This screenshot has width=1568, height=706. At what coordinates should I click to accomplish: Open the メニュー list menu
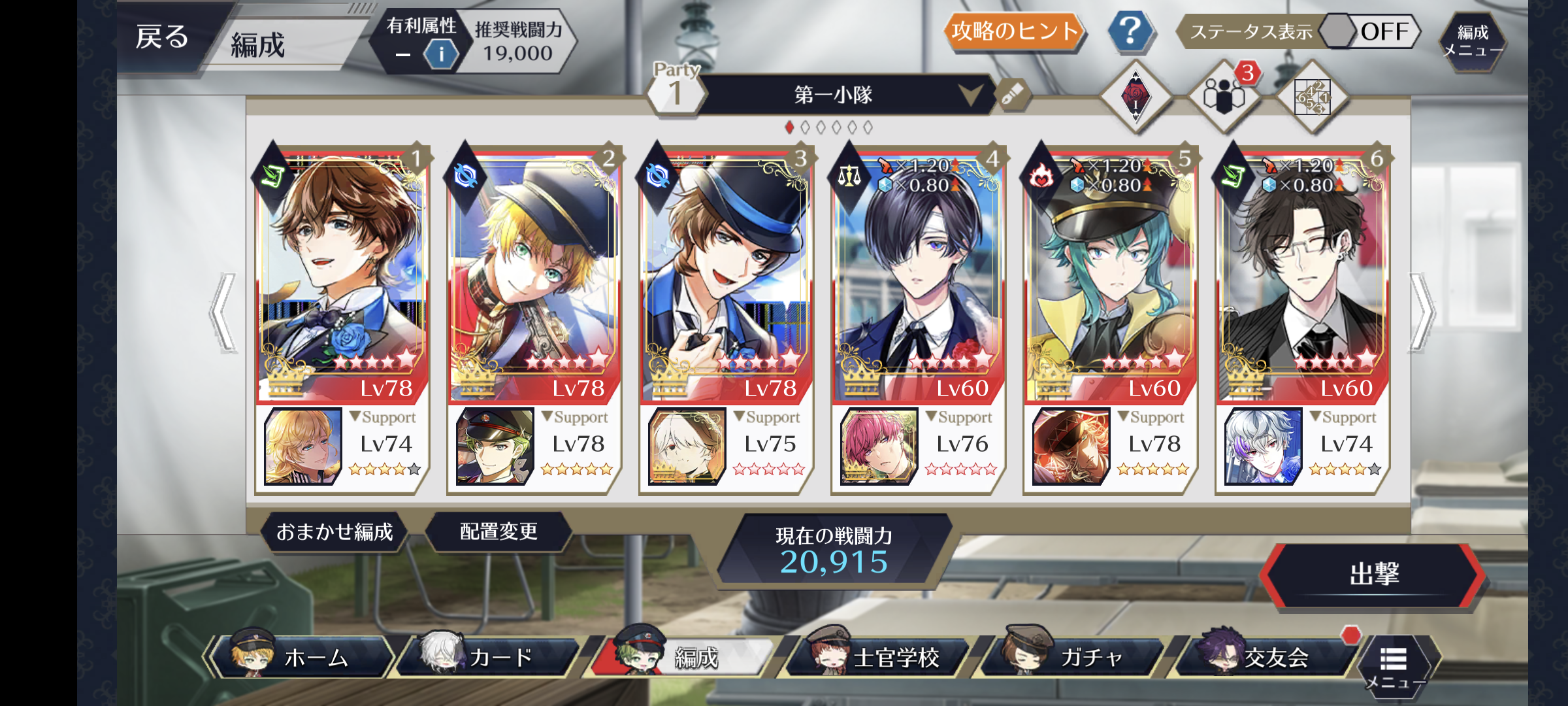tap(1394, 665)
